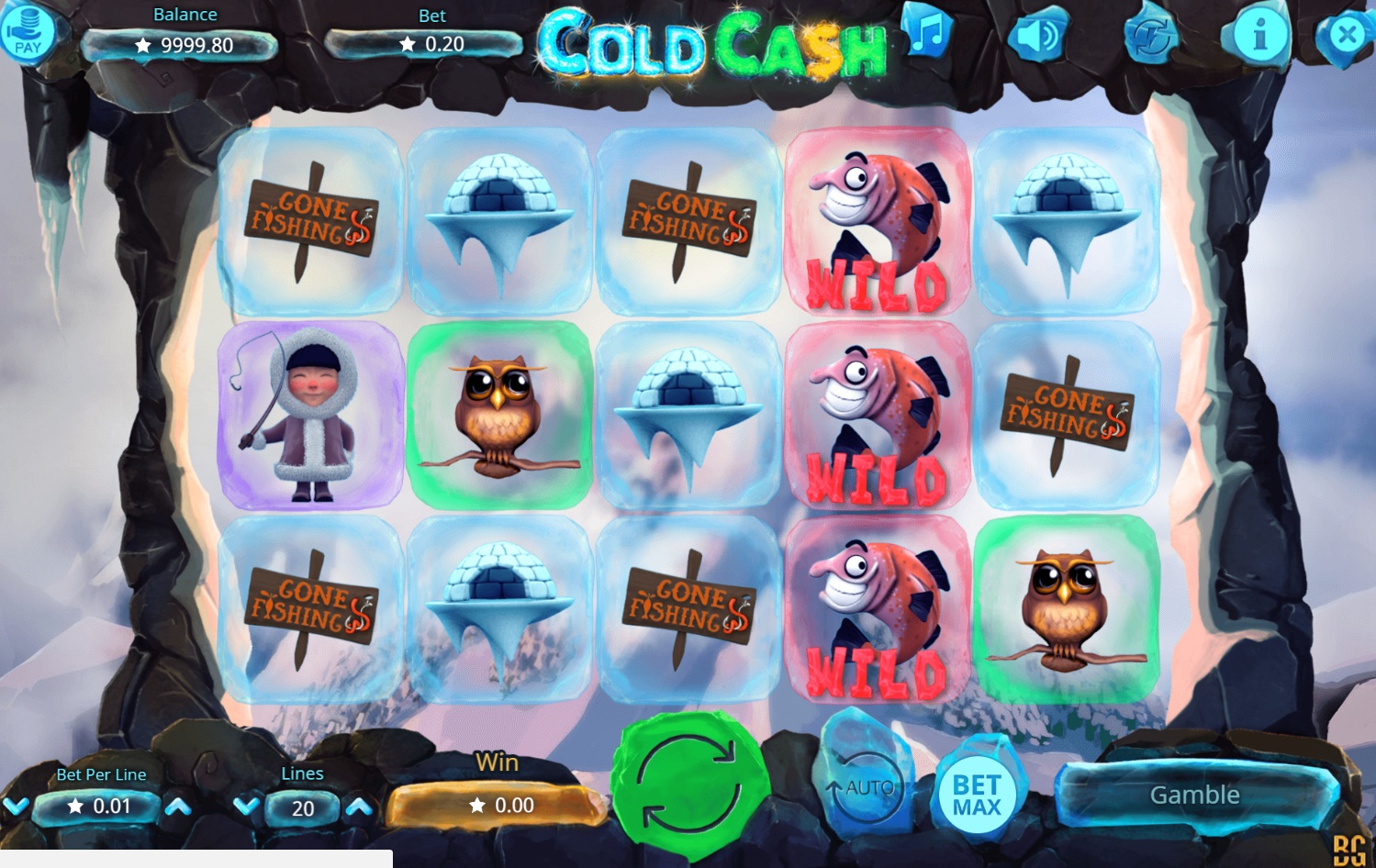
Task: Open the game info screen
Action: tap(1259, 36)
